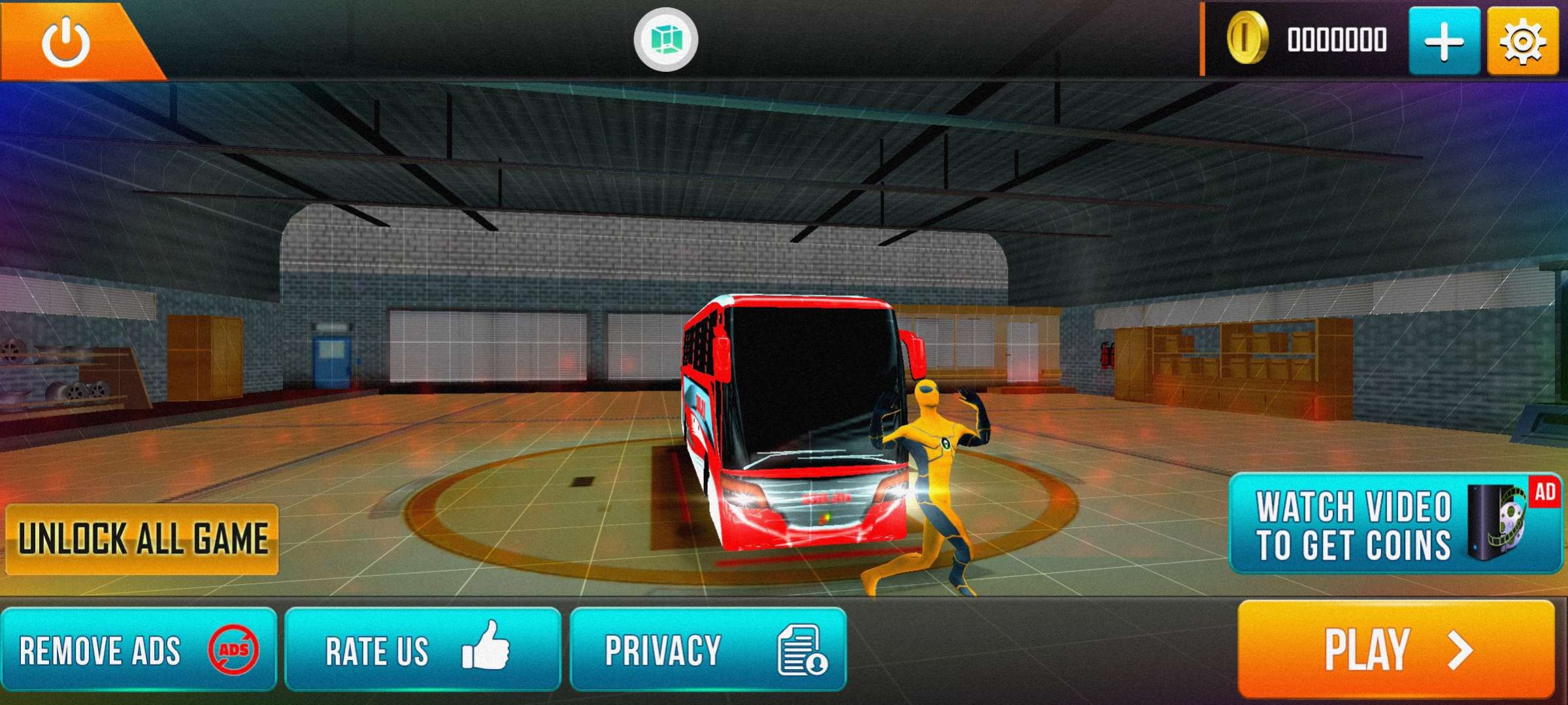Tap the orange power quit button

66,41
